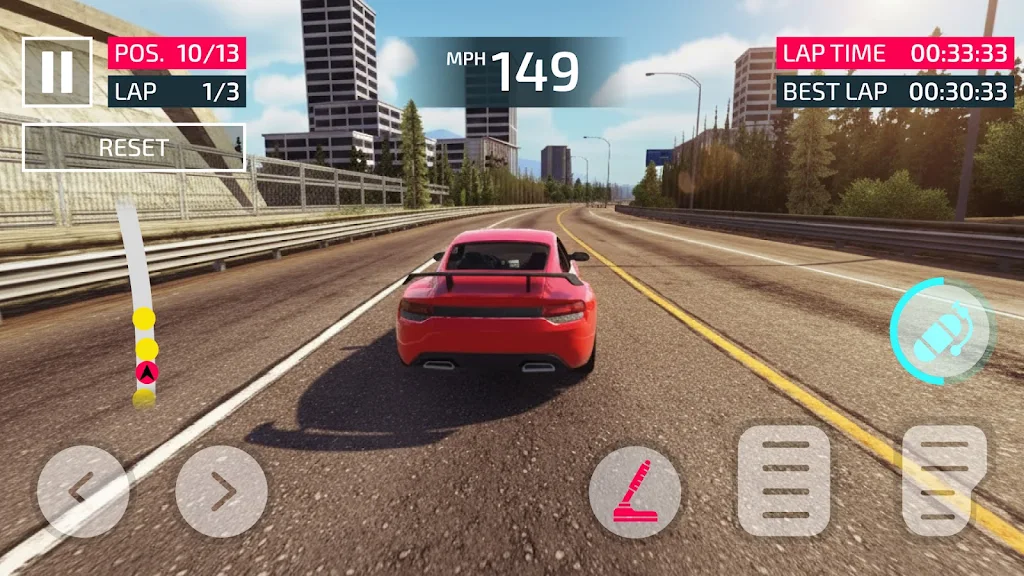This screenshot has width=1024, height=576.
Task: Pause the race
Action: 57,71
